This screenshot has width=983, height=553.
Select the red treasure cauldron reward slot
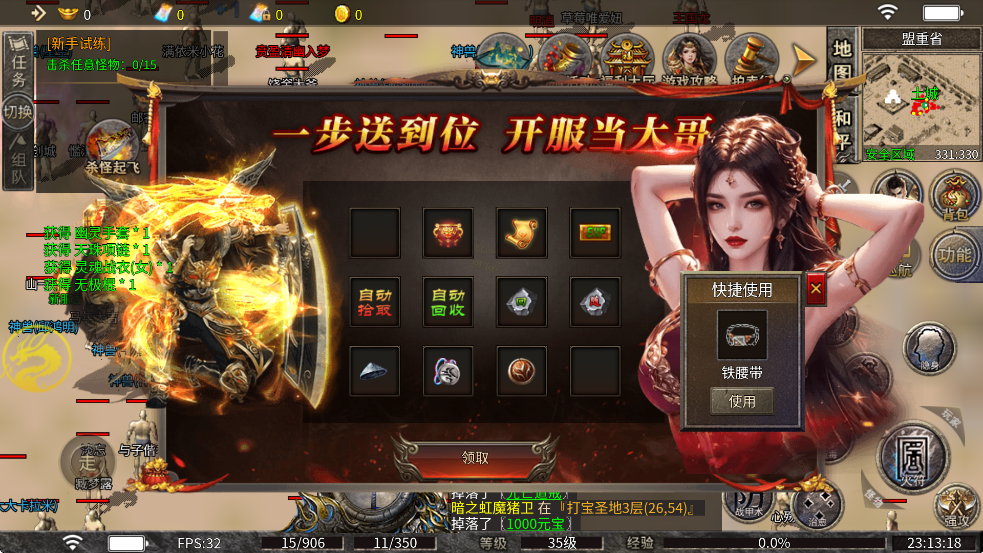point(448,233)
